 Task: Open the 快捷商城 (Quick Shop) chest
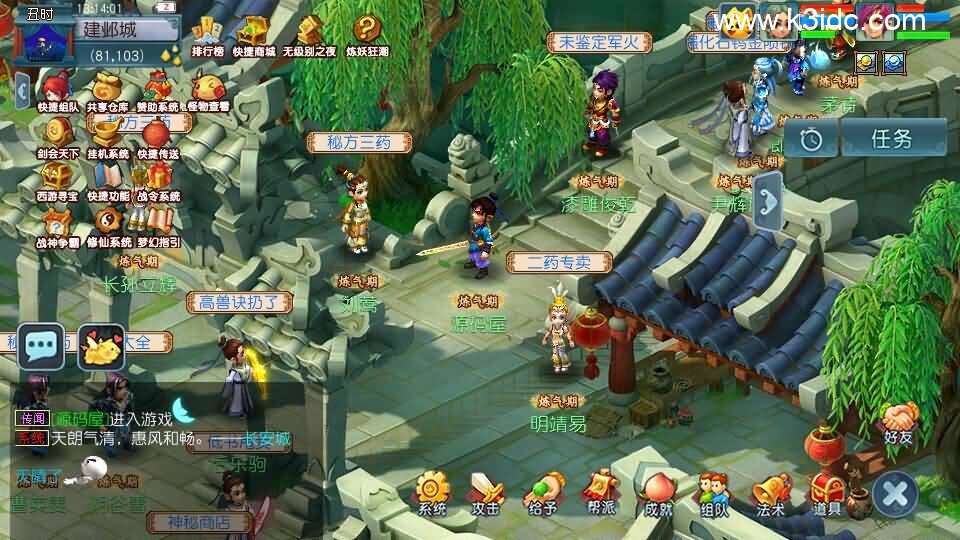pos(253,36)
